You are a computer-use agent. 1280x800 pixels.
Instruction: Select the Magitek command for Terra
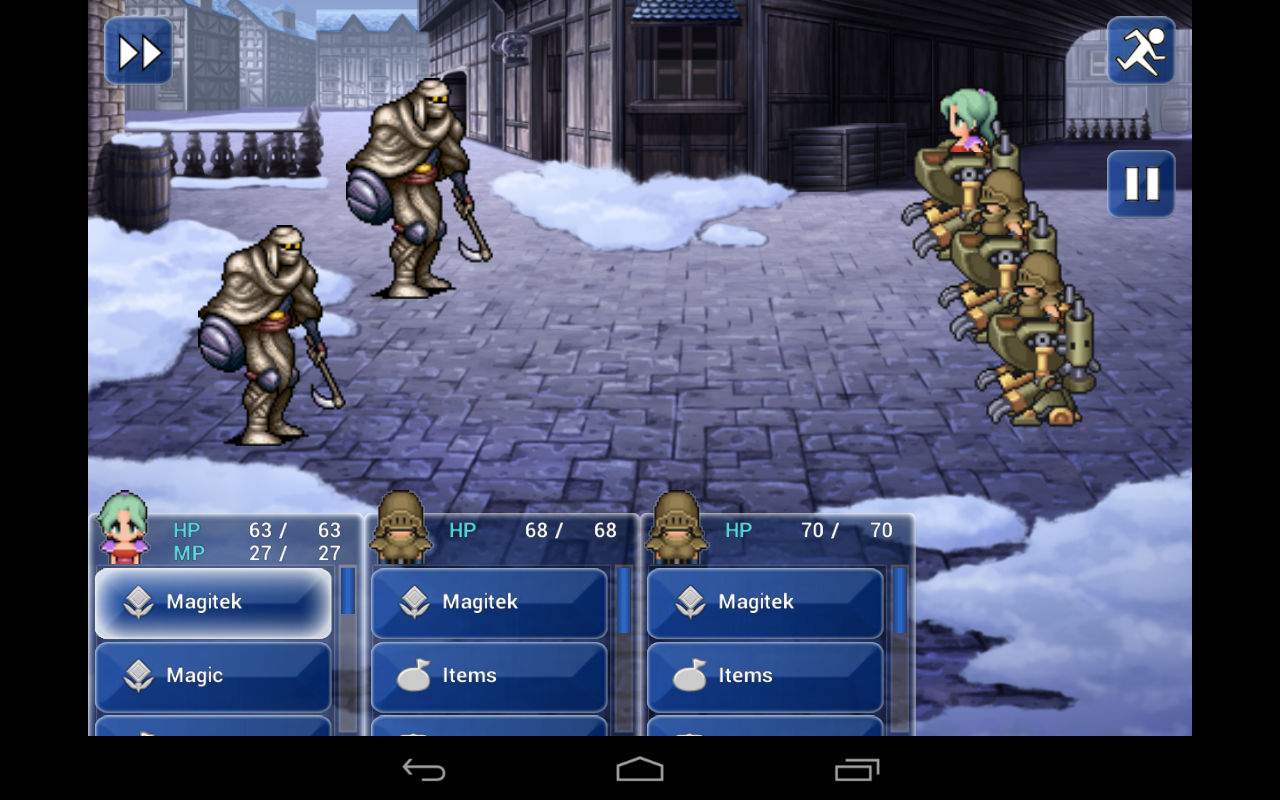[212, 602]
